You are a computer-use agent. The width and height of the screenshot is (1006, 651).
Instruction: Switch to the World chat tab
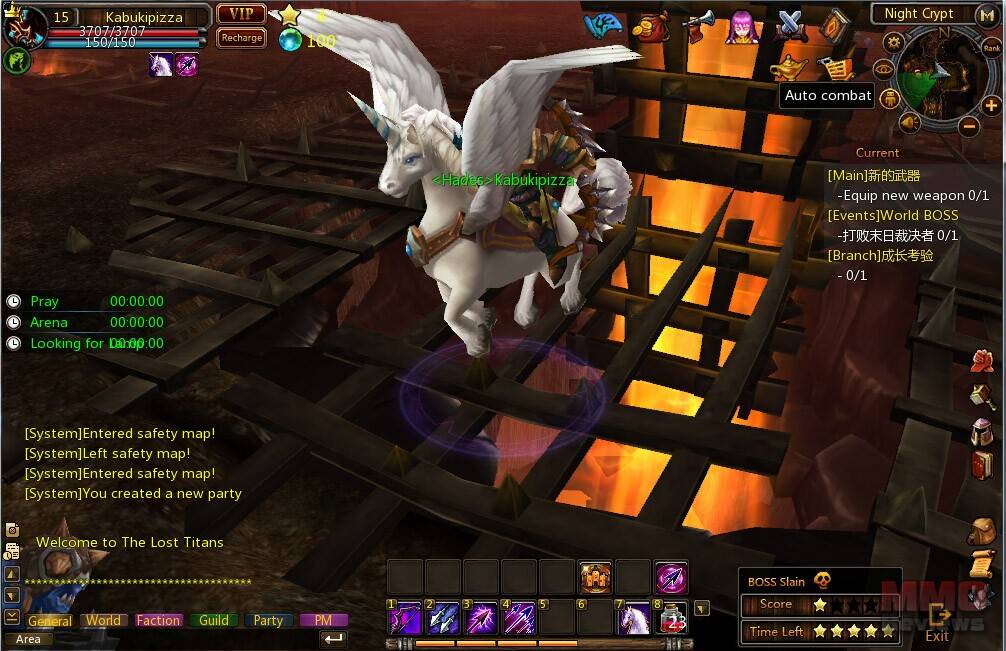tap(103, 620)
